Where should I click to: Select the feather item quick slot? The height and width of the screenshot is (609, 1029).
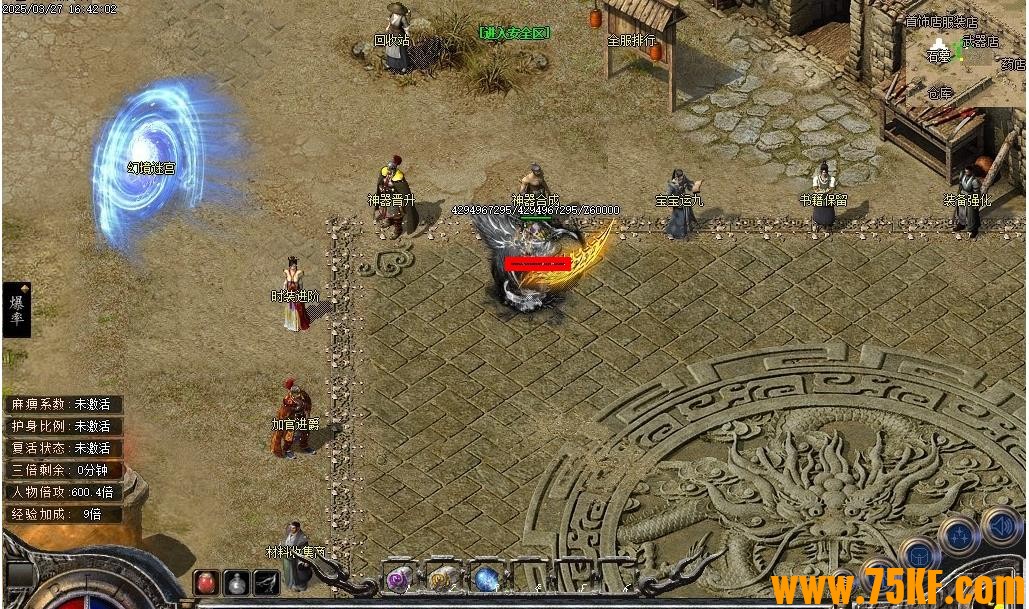[266, 581]
